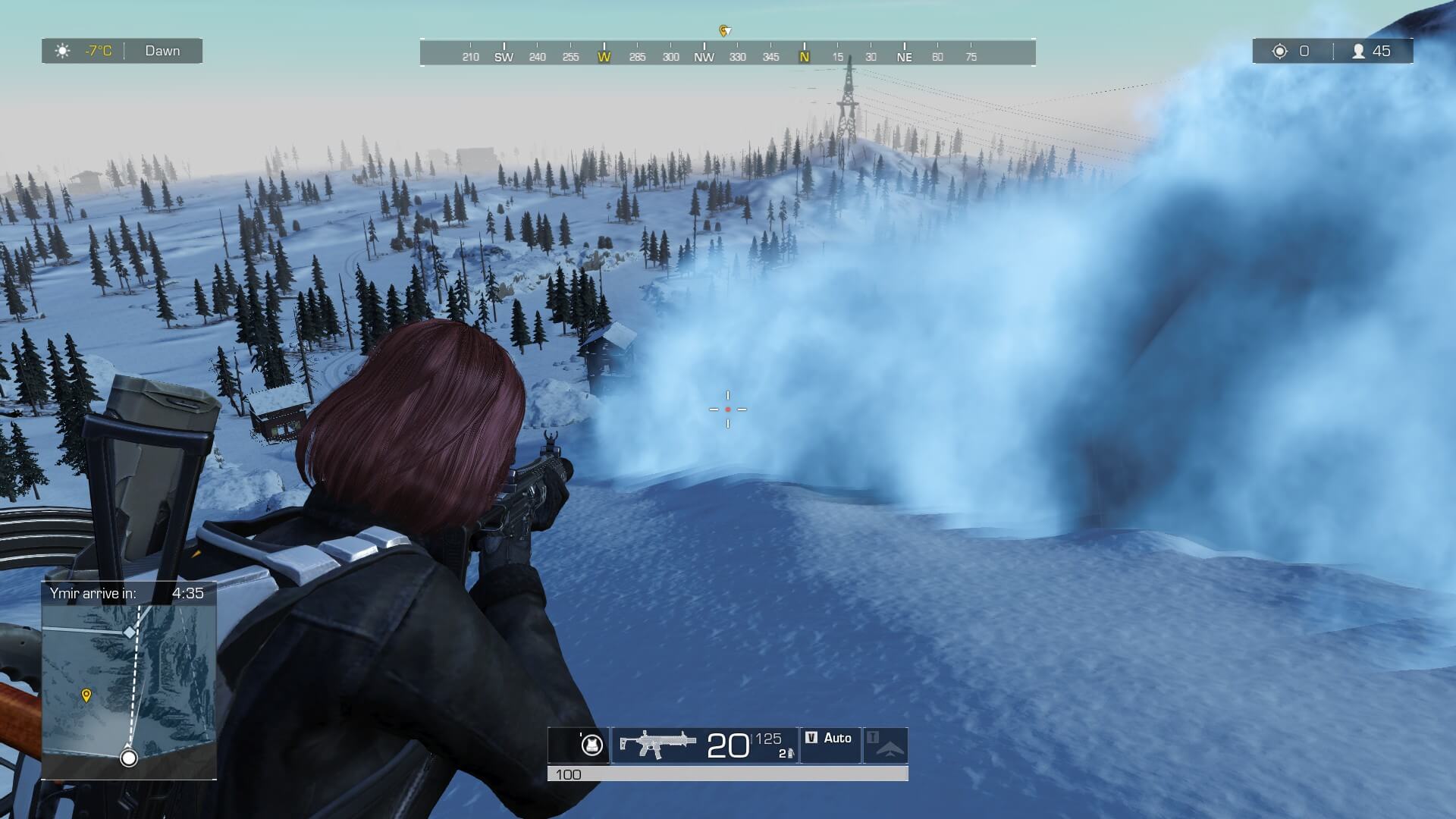
Task: Click the players remaining icon
Action: tap(1358, 51)
